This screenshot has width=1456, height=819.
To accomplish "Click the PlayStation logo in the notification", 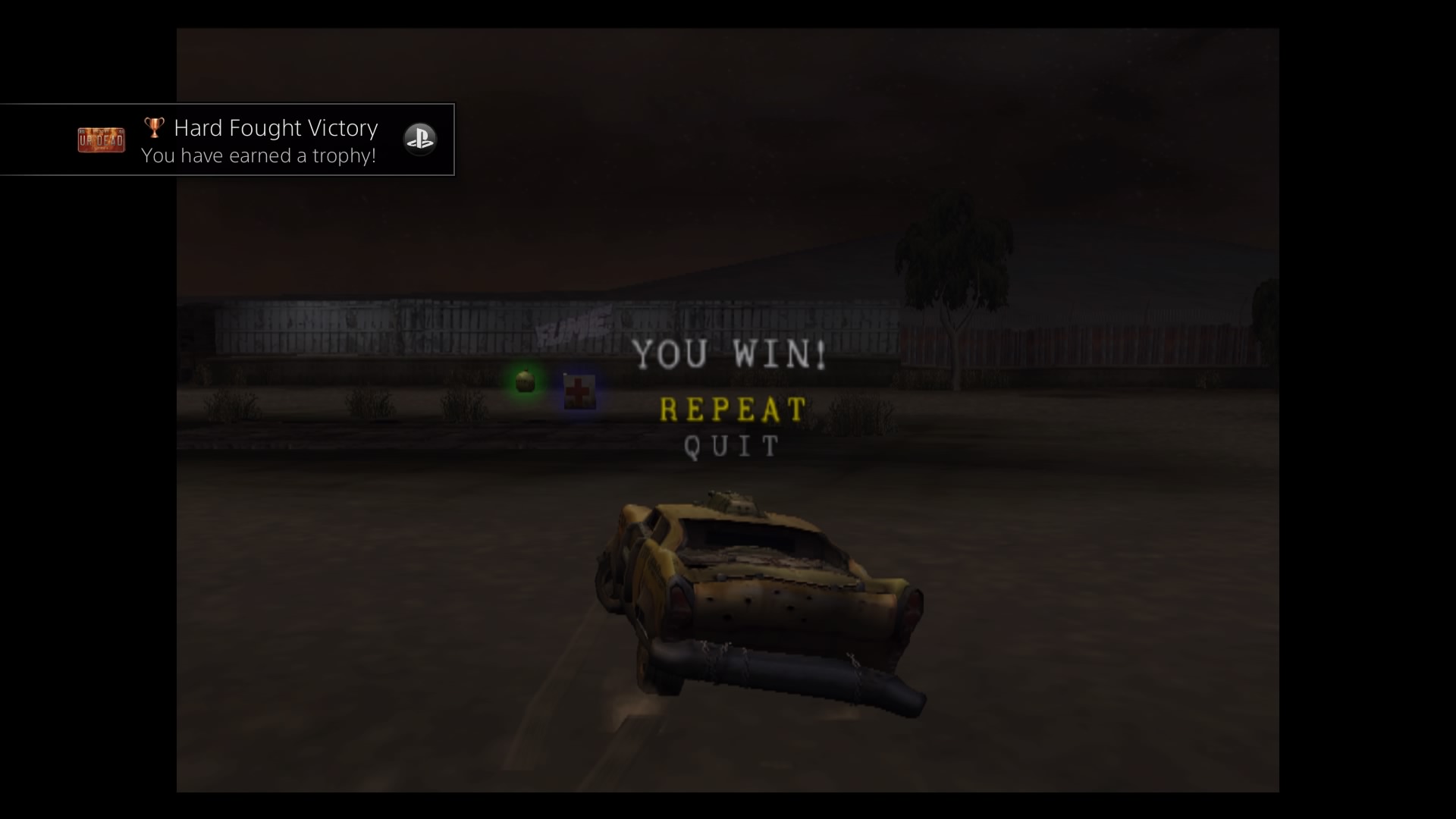I will [421, 140].
